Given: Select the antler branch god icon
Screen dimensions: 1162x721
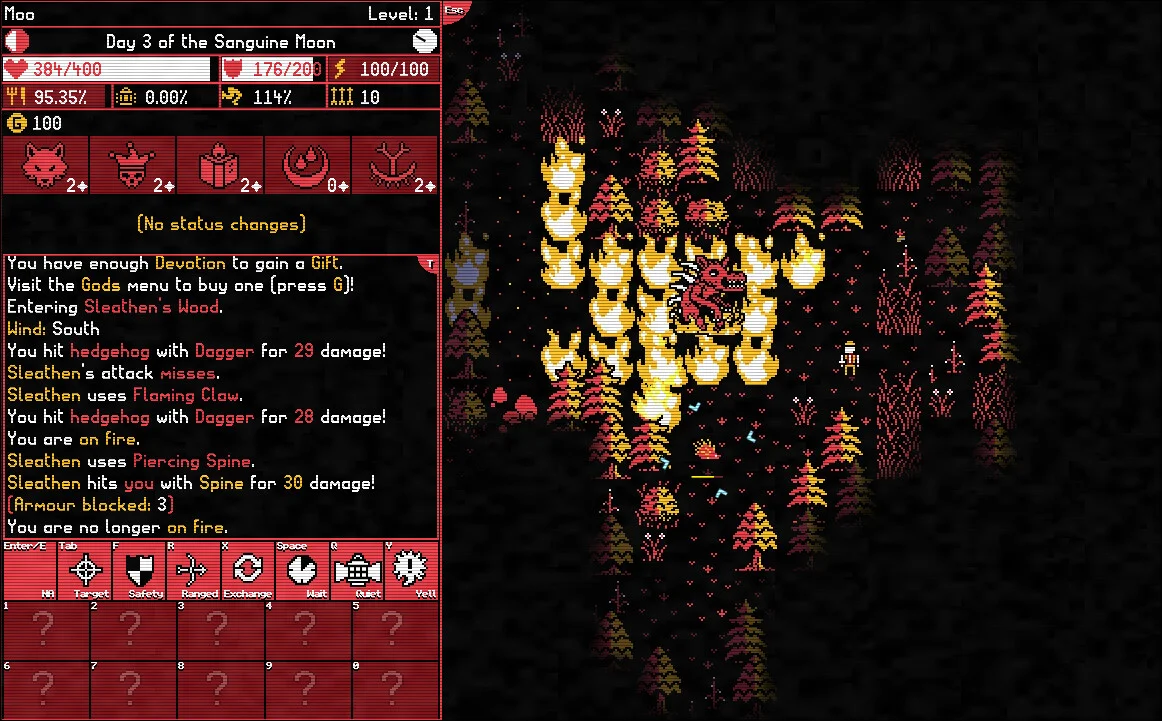Looking at the screenshot, I should [x=395, y=165].
